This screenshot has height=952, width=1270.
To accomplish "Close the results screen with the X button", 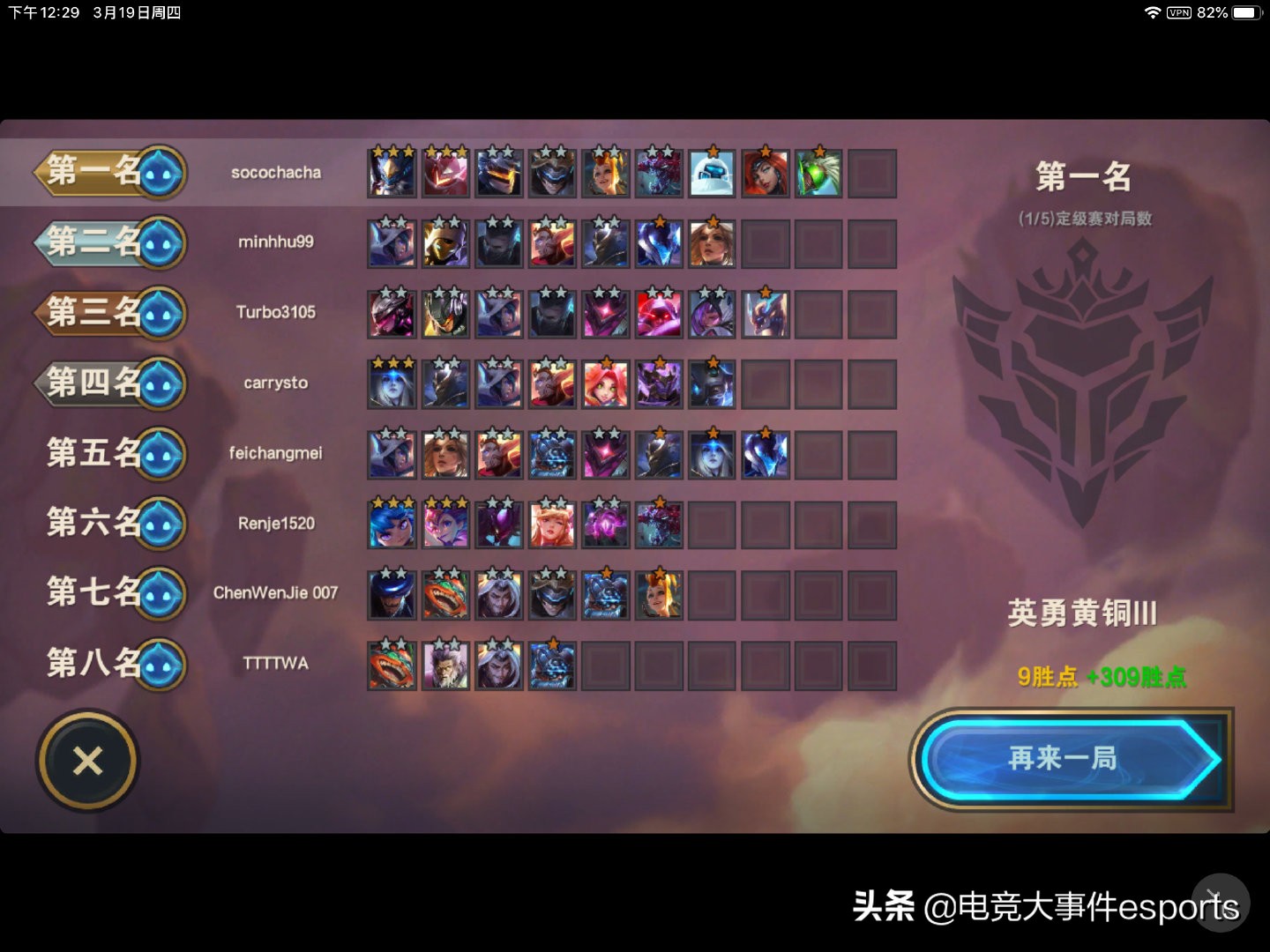I will point(86,760).
